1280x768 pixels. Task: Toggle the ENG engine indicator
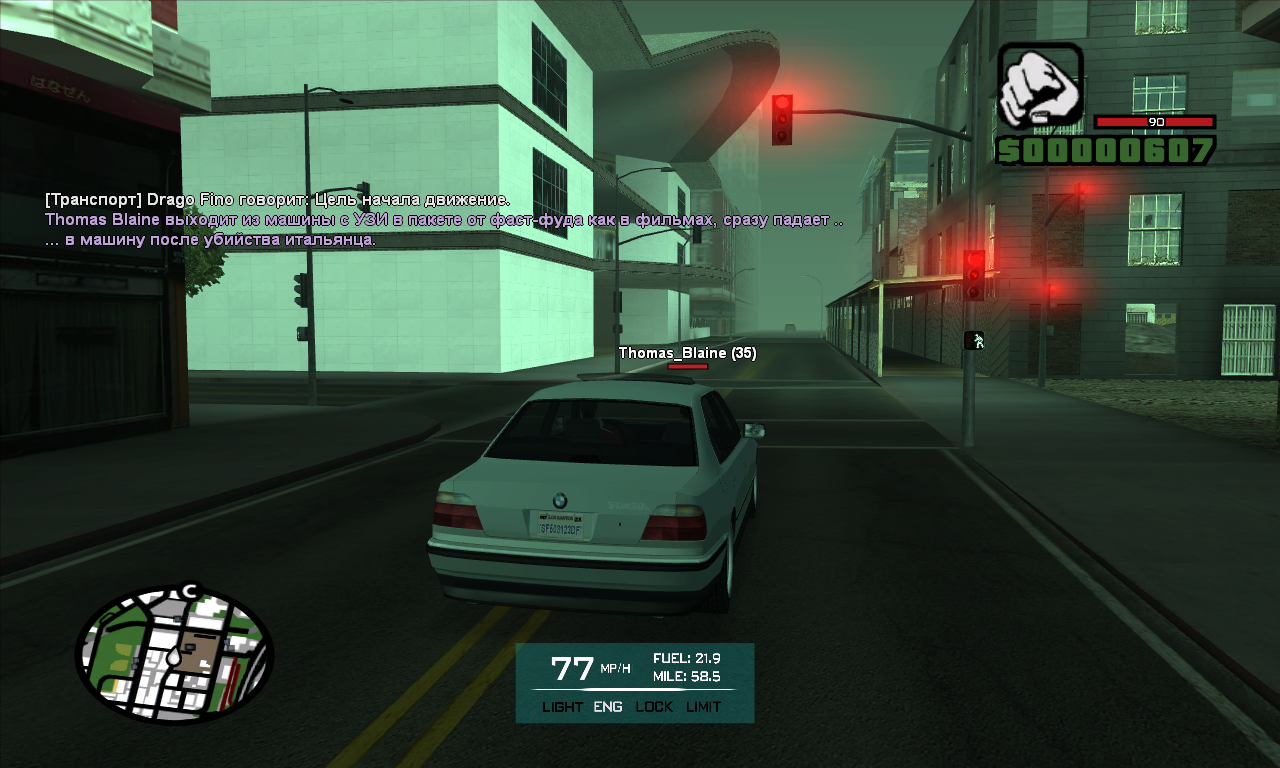pos(608,707)
